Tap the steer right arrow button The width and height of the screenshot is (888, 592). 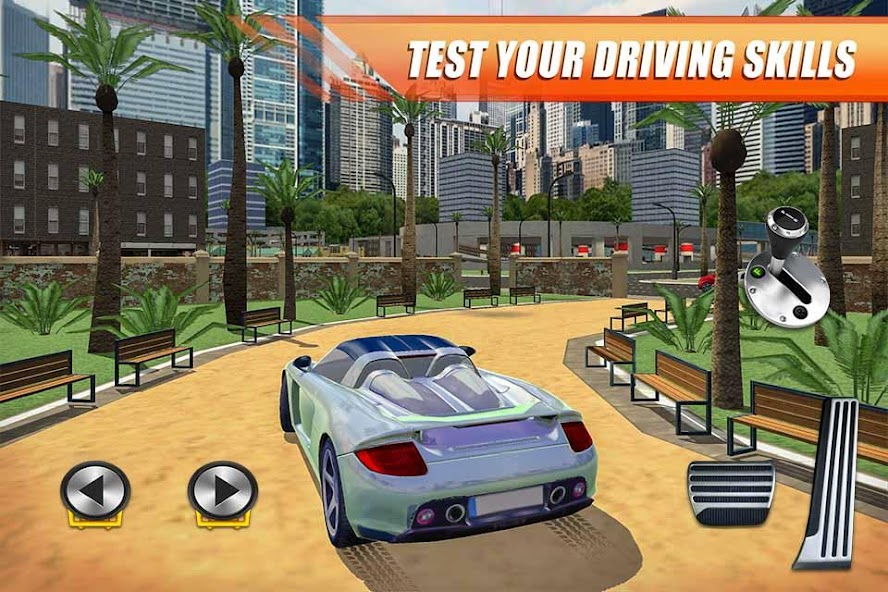(222, 490)
